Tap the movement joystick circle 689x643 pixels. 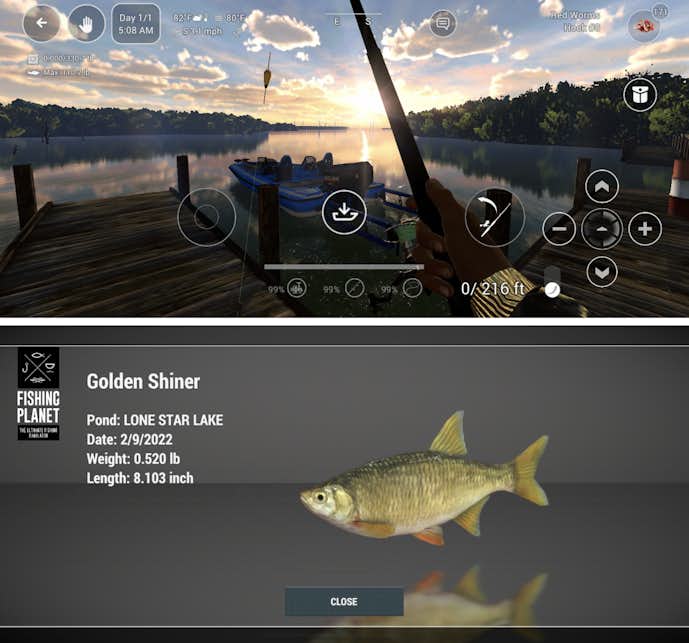[207, 217]
